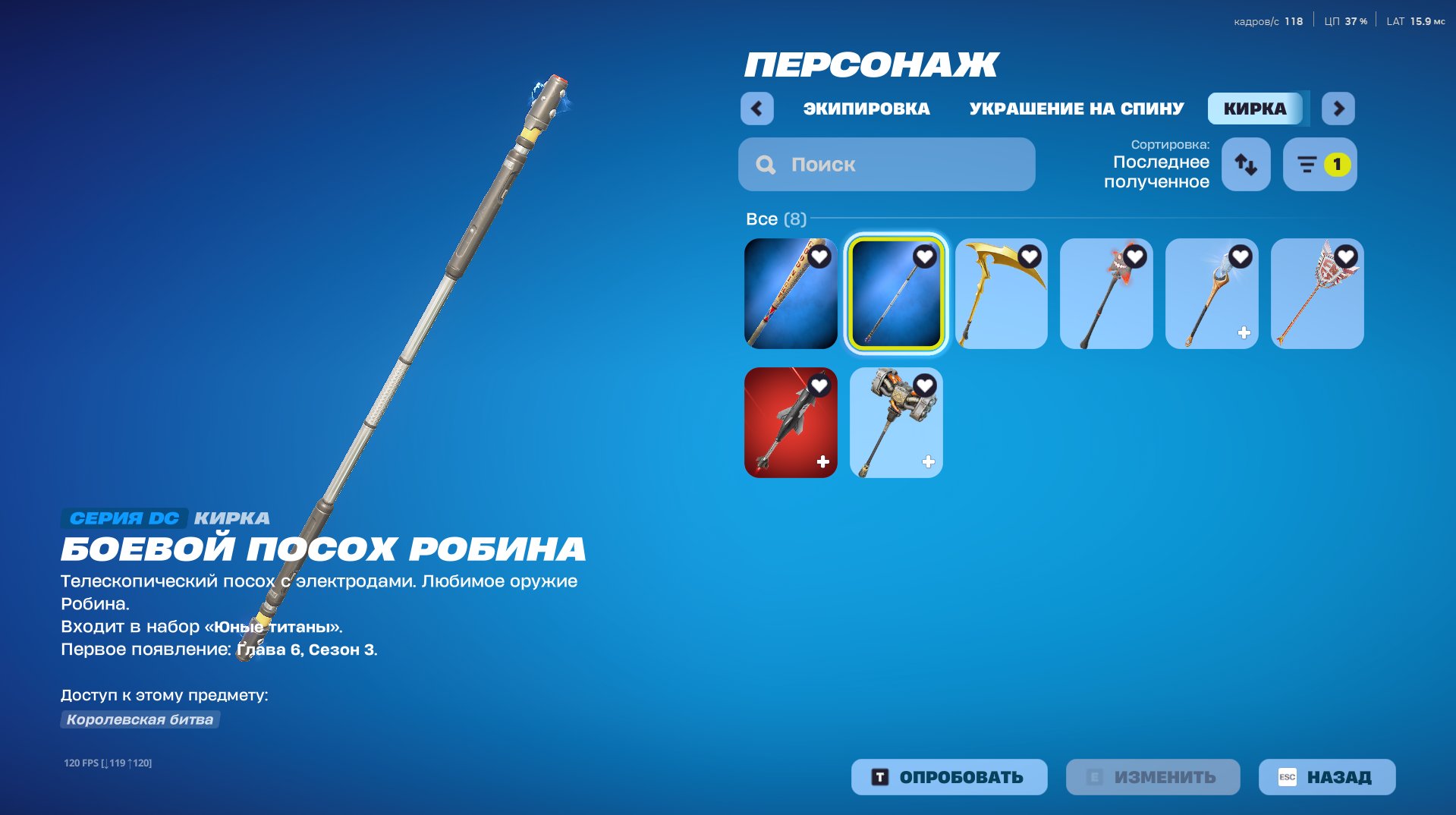Screen dimensions: 1456x815
Task: Select the golden scythe pickaxe thumbnail
Action: (x=1001, y=294)
